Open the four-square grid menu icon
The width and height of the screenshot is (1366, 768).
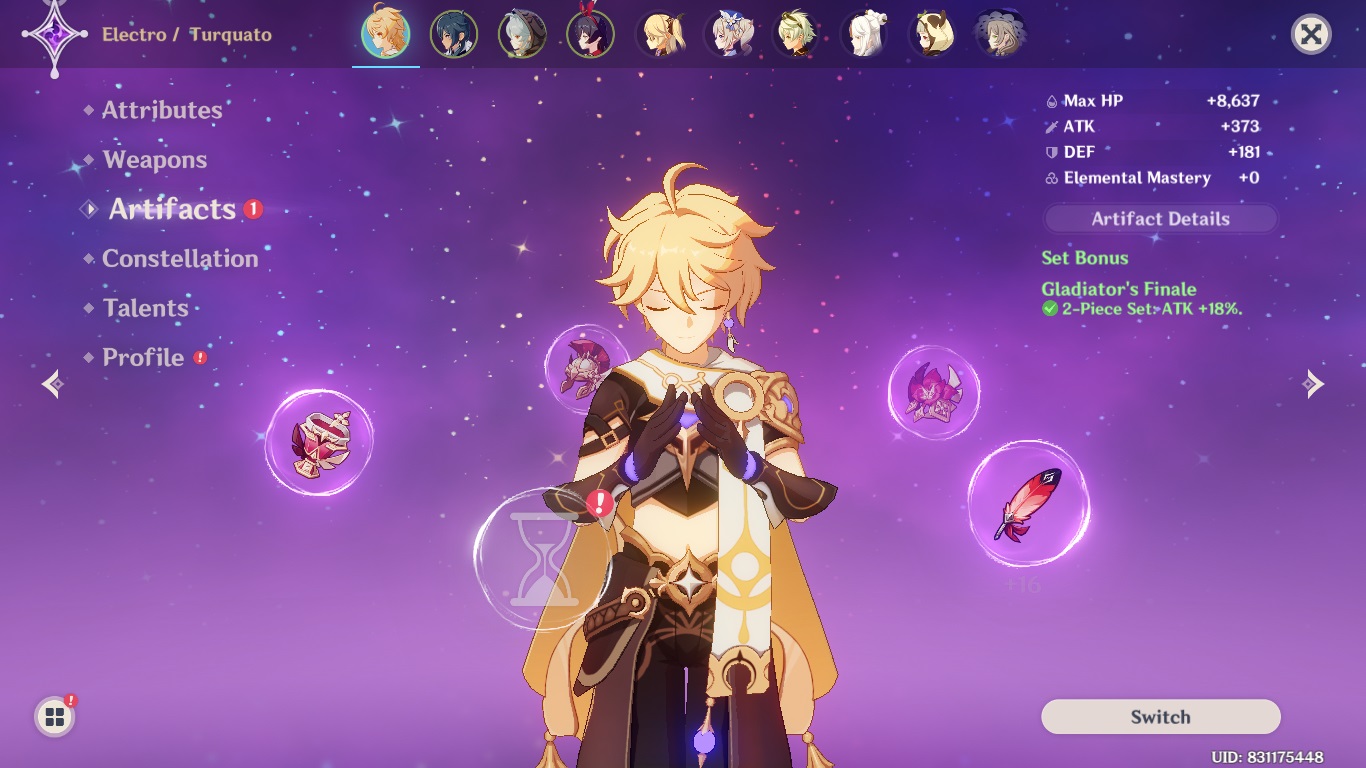(55, 717)
